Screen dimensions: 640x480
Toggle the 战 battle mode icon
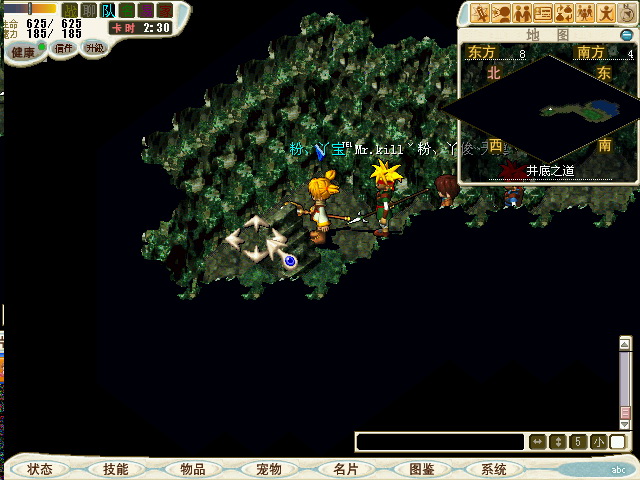[x=69, y=10]
